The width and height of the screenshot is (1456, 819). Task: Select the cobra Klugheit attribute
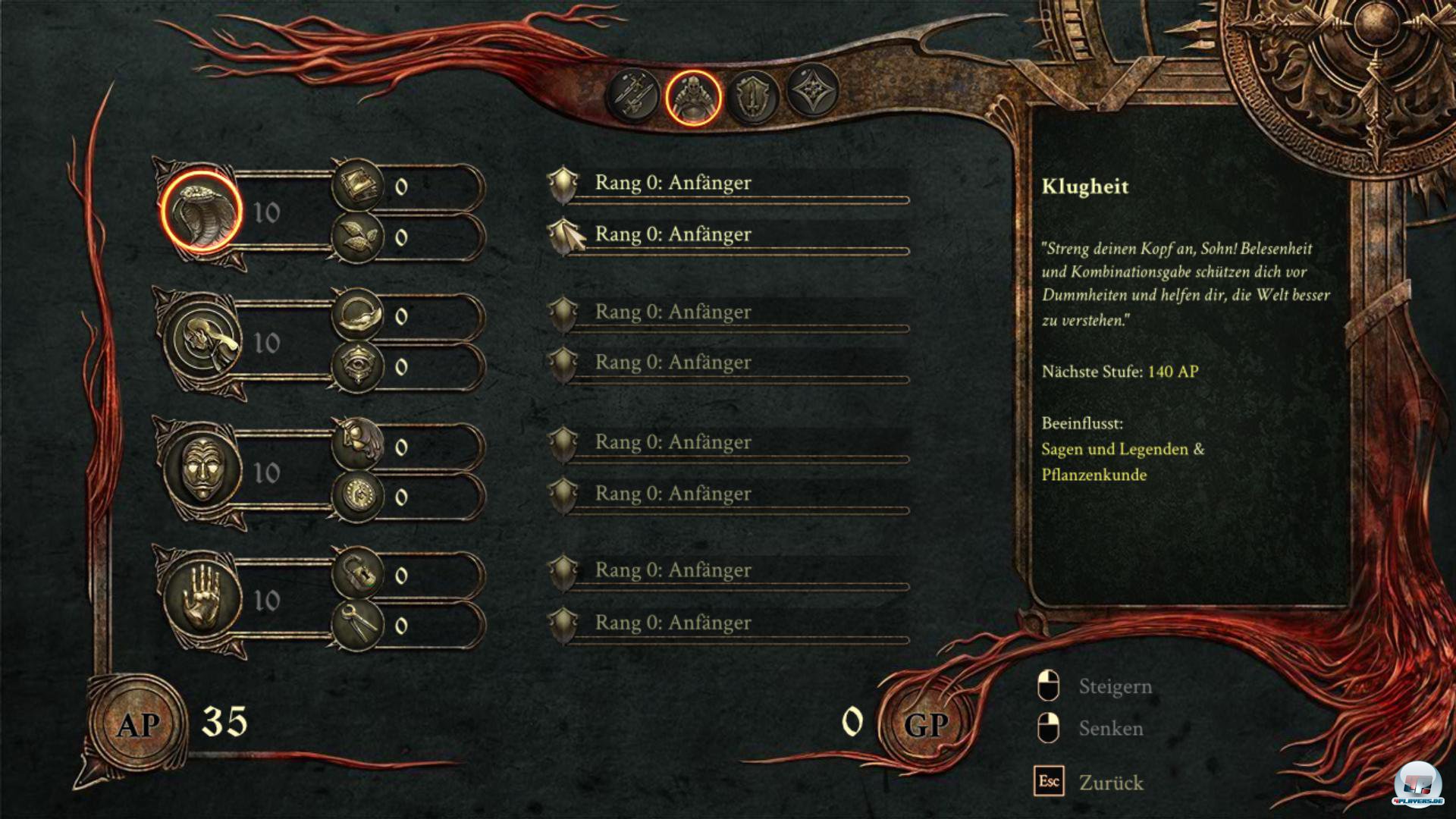click(x=201, y=212)
